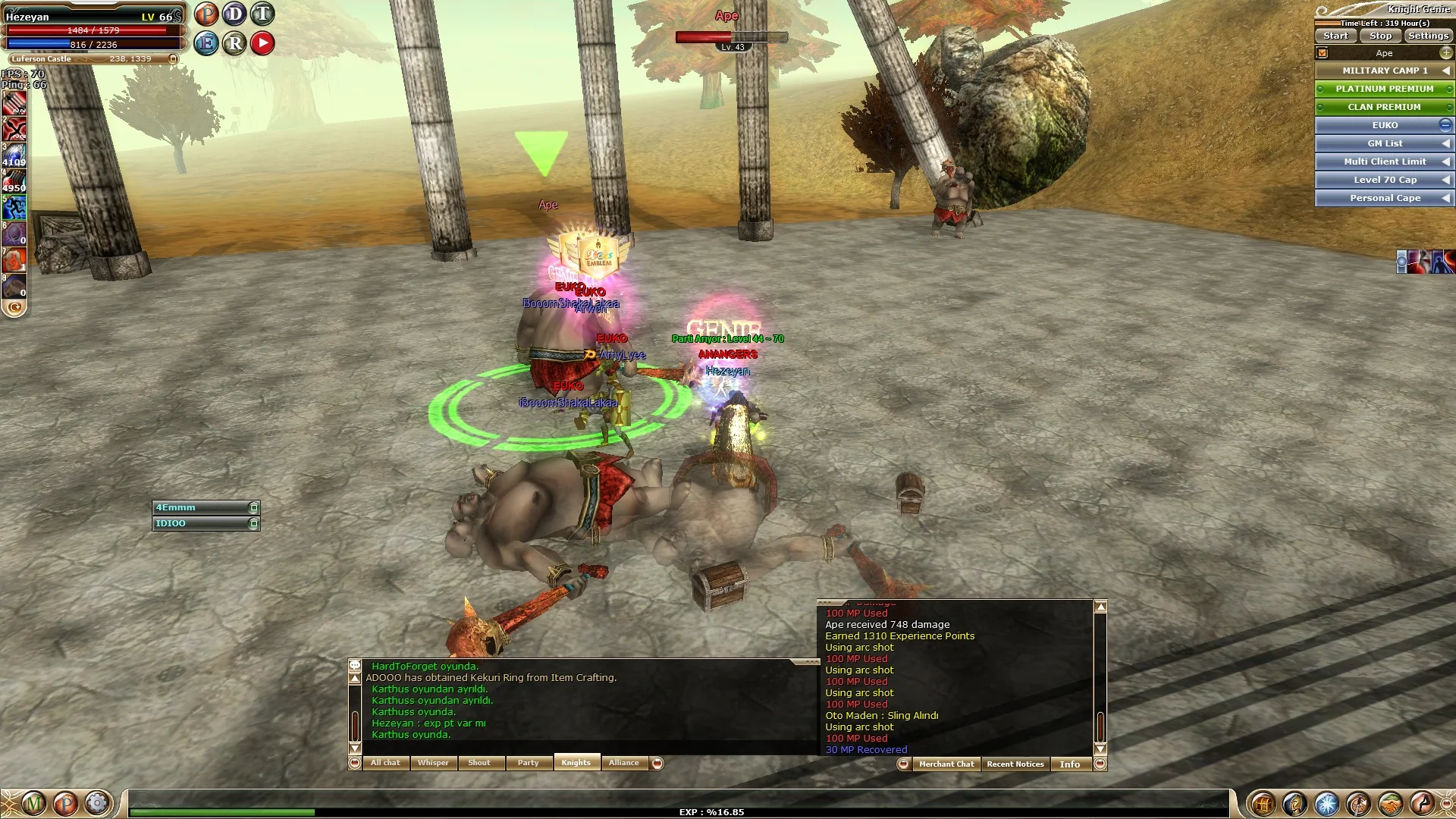Screen dimensions: 1456x819
Task: Select the PLATINUM PREMIUM entry
Action: click(1384, 89)
